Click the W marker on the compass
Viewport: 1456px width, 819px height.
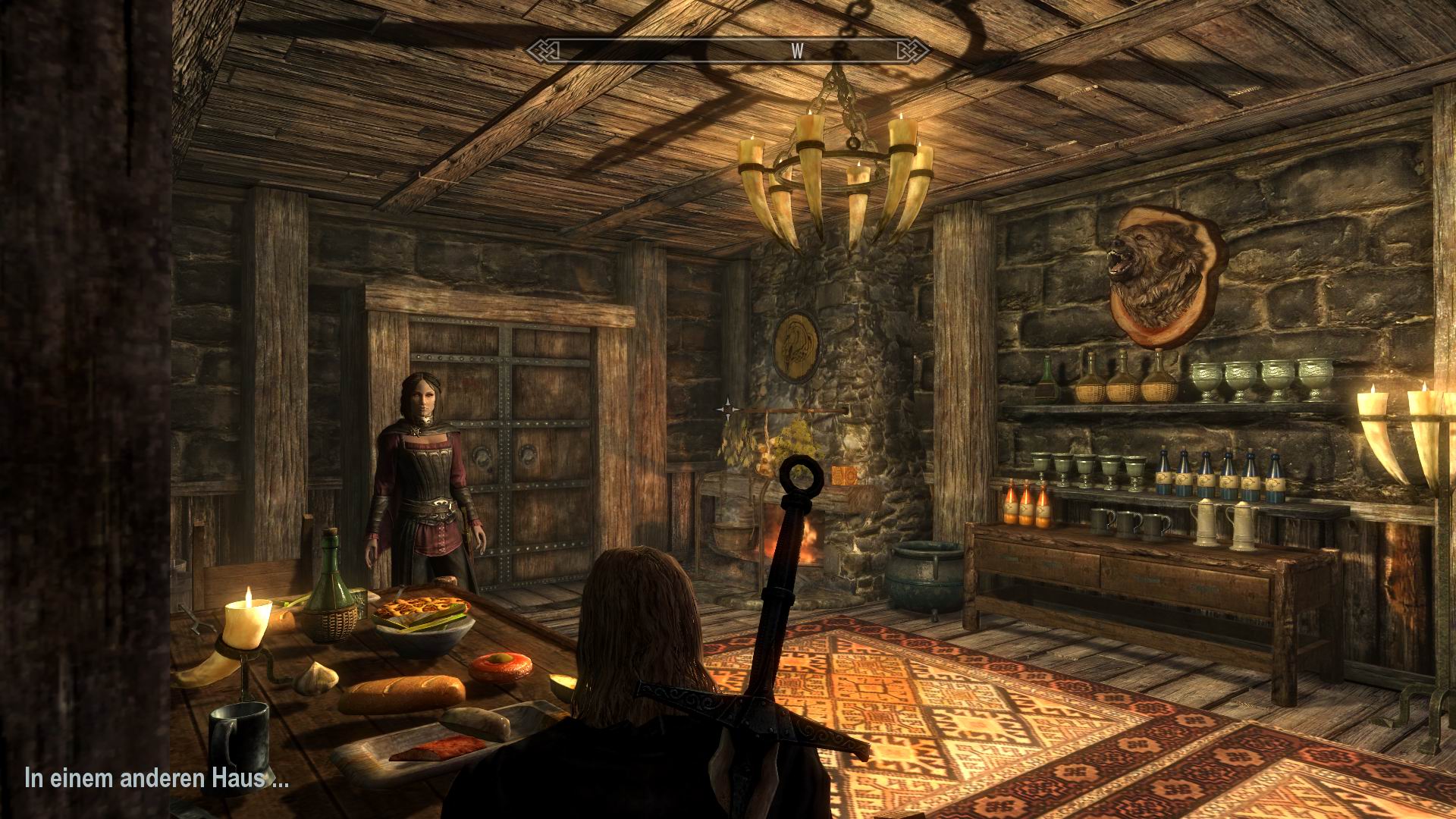pos(796,52)
